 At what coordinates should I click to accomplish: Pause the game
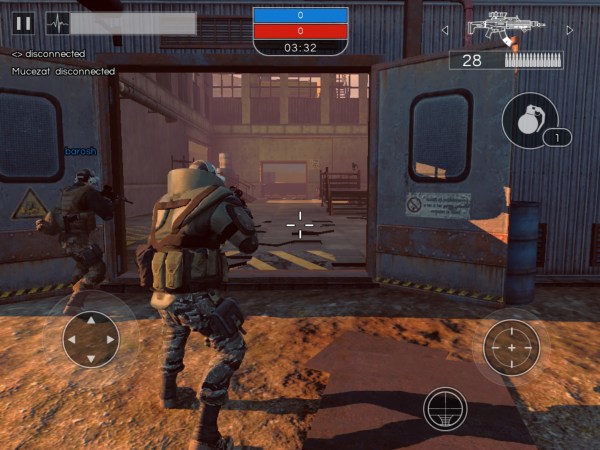[24, 23]
